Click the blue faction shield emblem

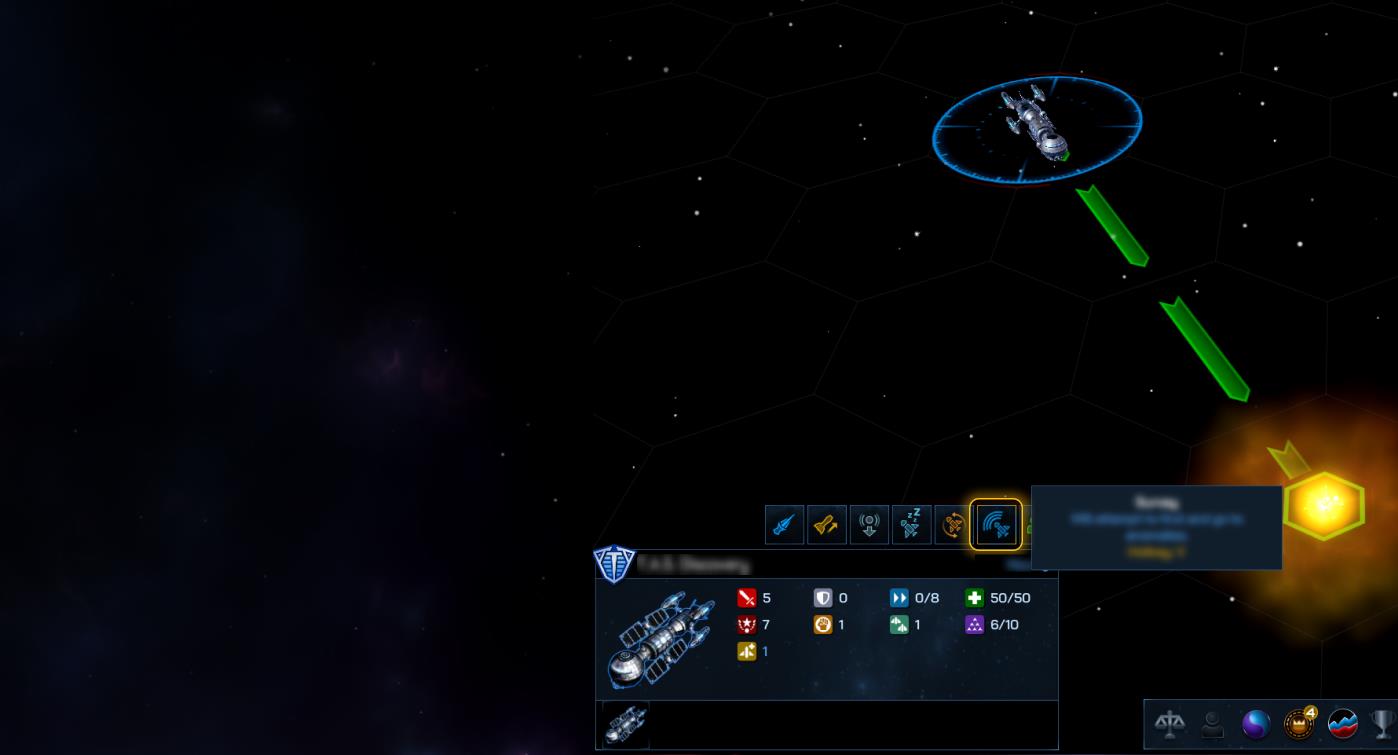[614, 564]
